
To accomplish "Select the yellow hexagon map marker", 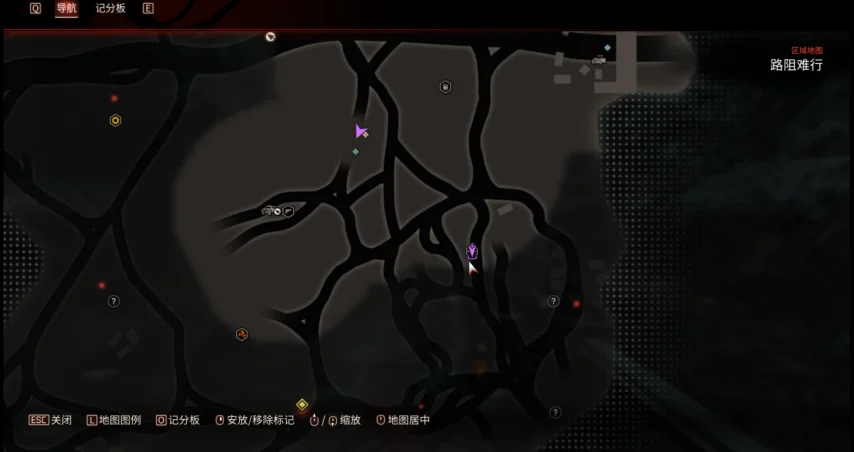I will [115, 121].
